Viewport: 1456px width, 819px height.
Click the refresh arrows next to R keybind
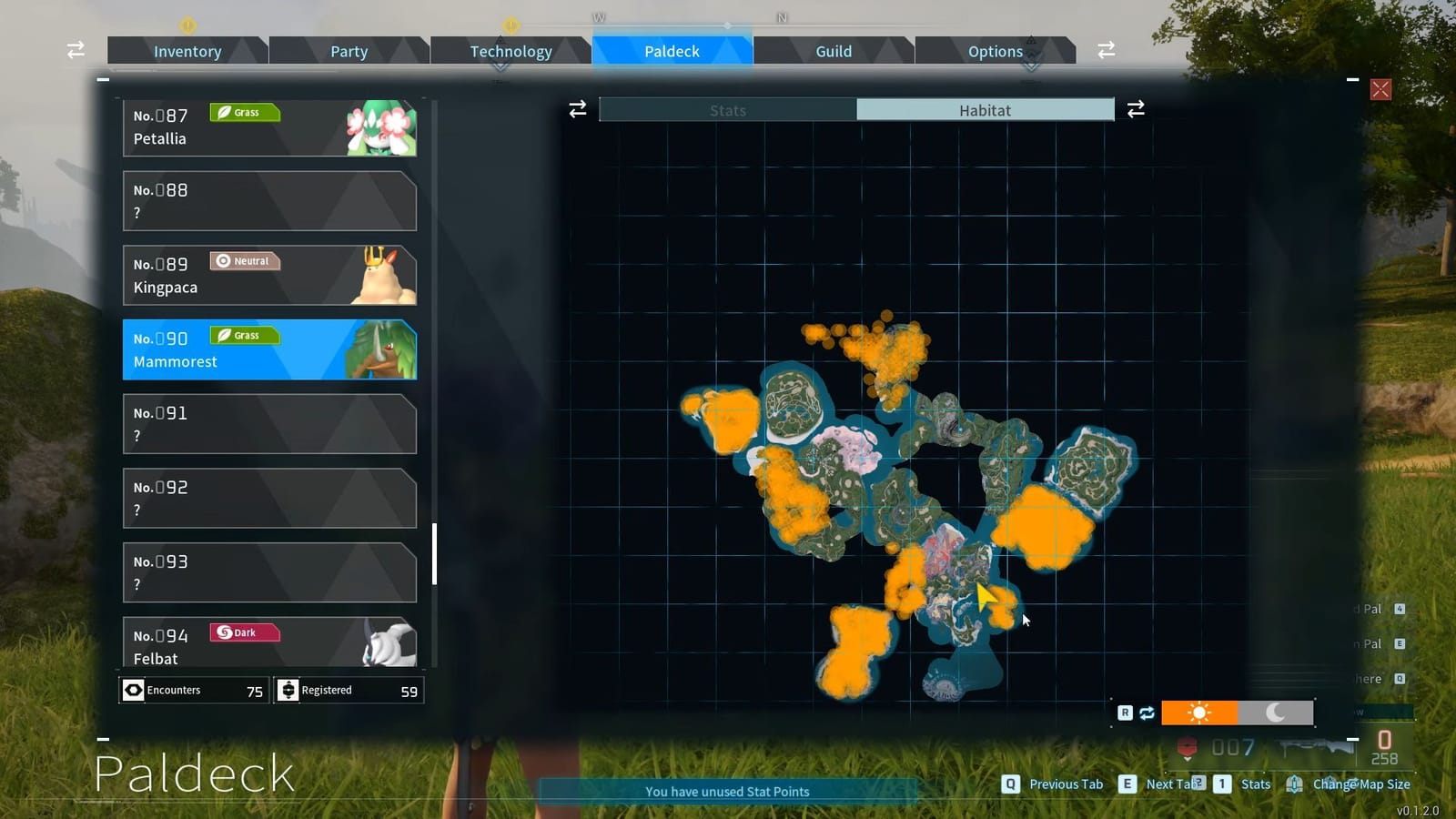click(x=1147, y=713)
